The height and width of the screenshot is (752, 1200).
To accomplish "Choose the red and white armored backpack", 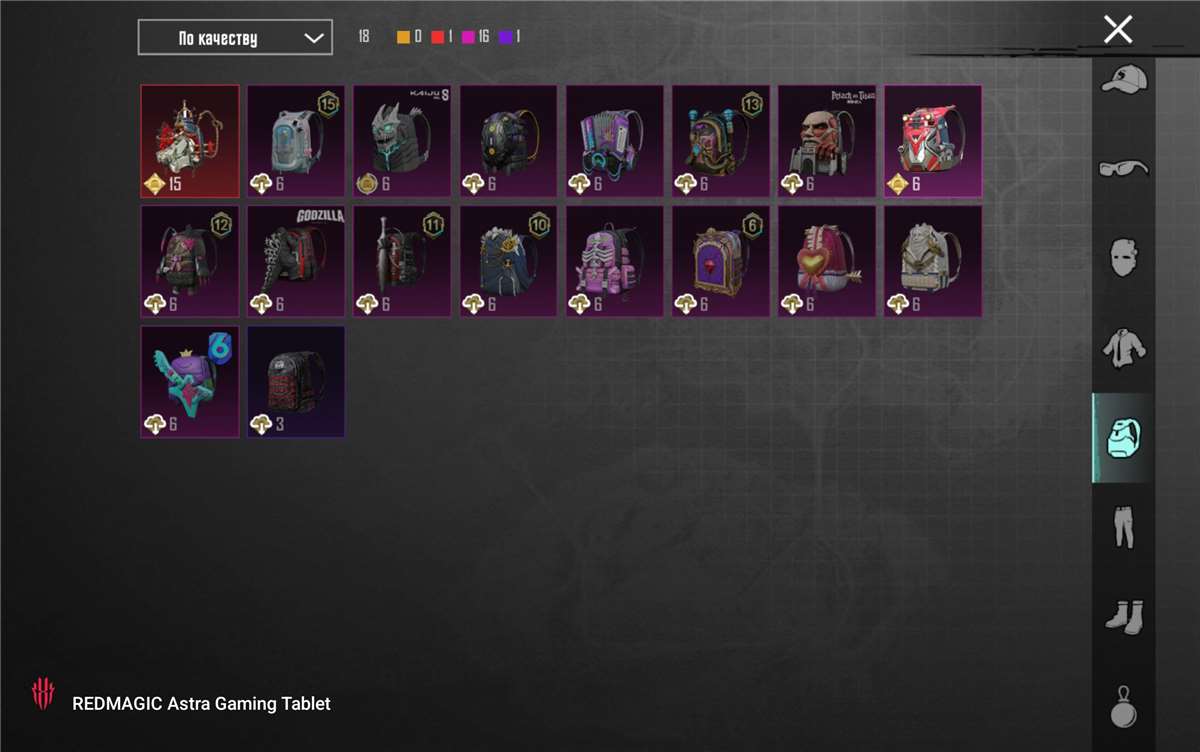I will [932, 141].
